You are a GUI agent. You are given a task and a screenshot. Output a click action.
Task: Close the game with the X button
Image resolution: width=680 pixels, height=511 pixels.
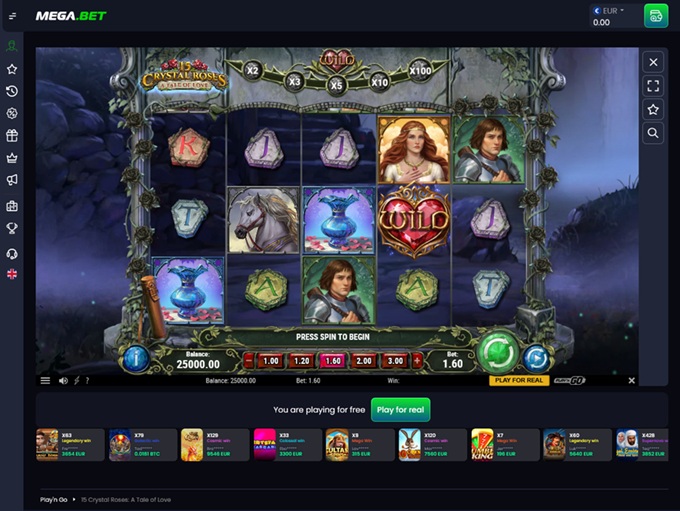[x=653, y=62]
